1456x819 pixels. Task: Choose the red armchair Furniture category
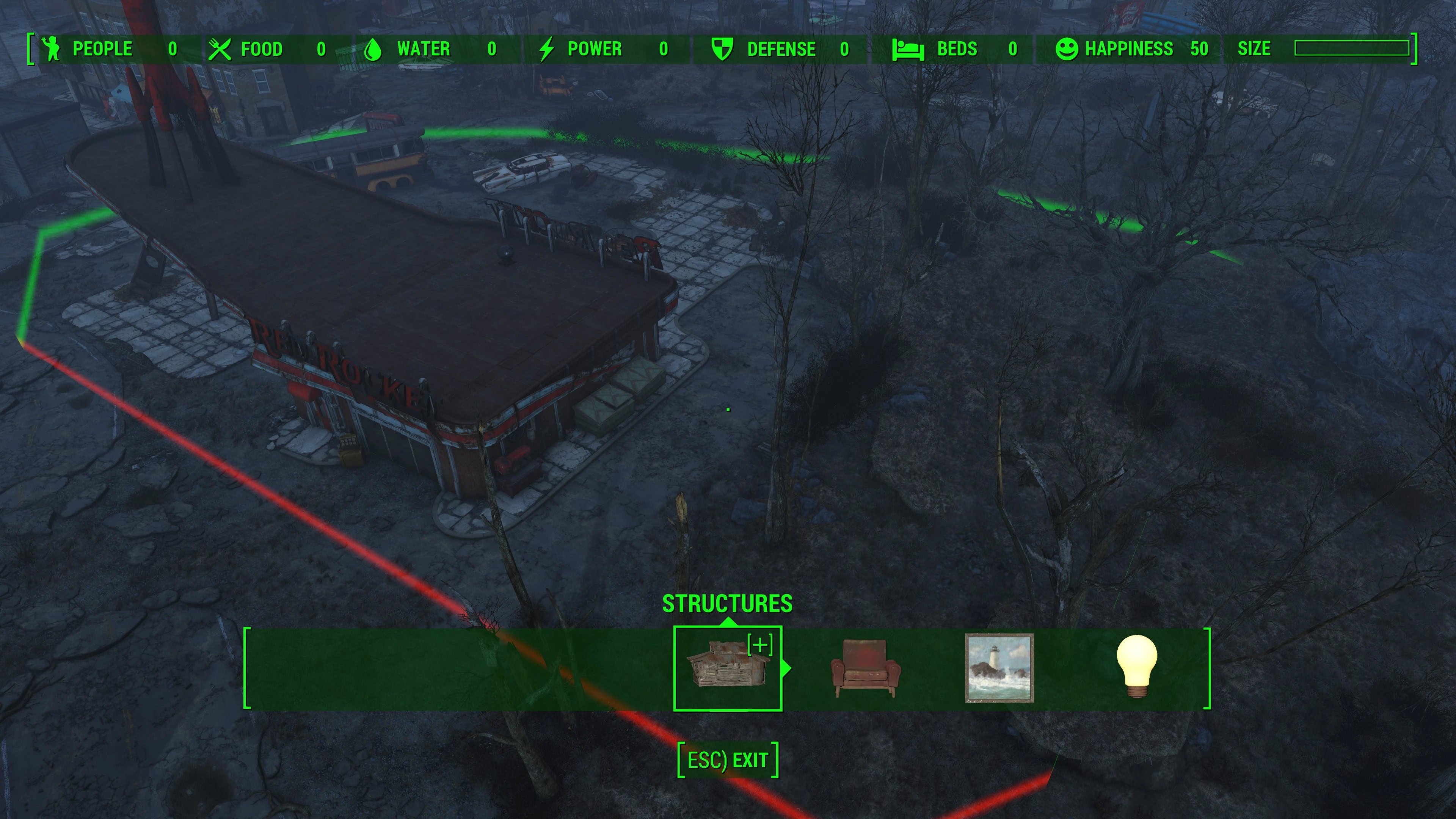click(865, 668)
